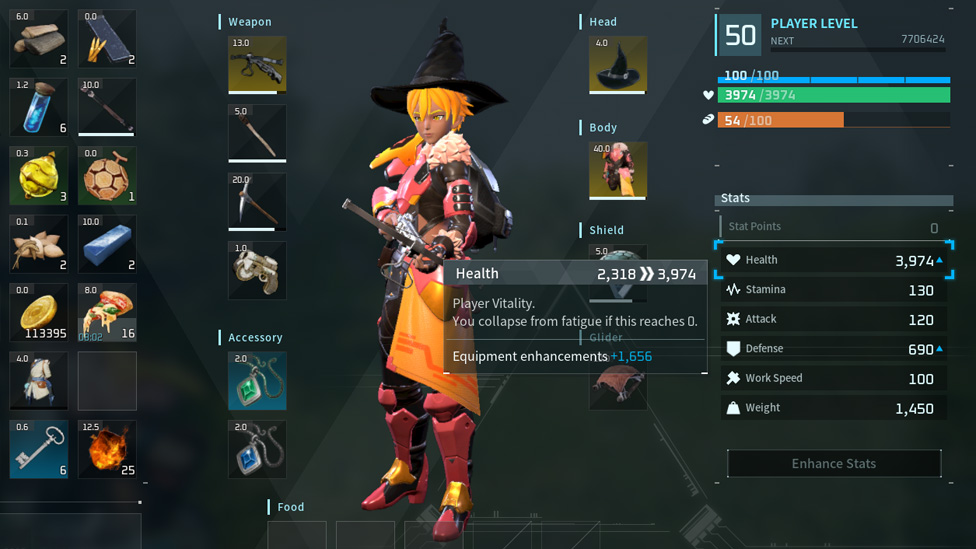
Task: Click the Enhance Stats button
Action: (833, 463)
